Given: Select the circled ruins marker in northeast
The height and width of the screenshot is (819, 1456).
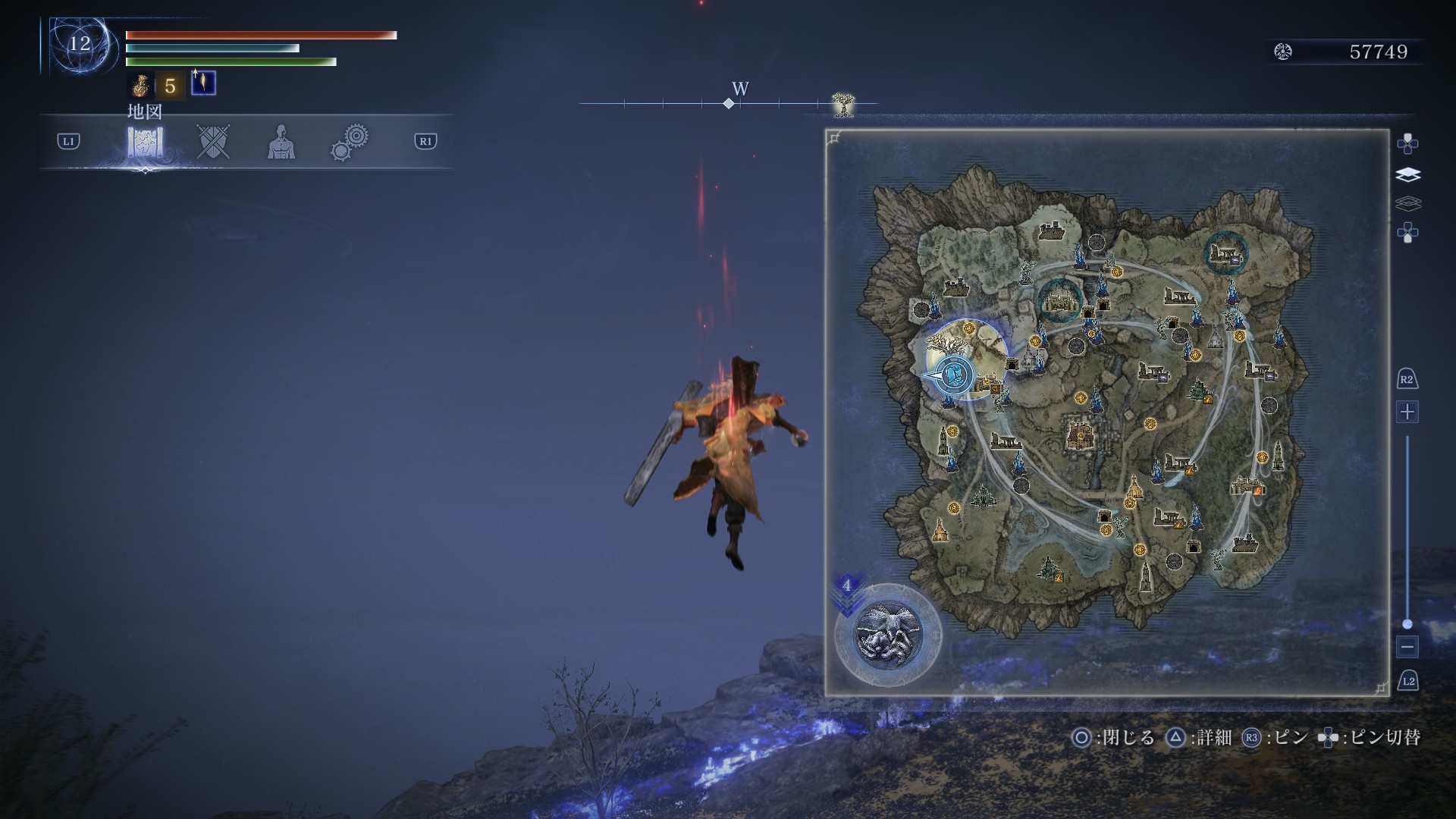Looking at the screenshot, I should tap(1226, 251).
